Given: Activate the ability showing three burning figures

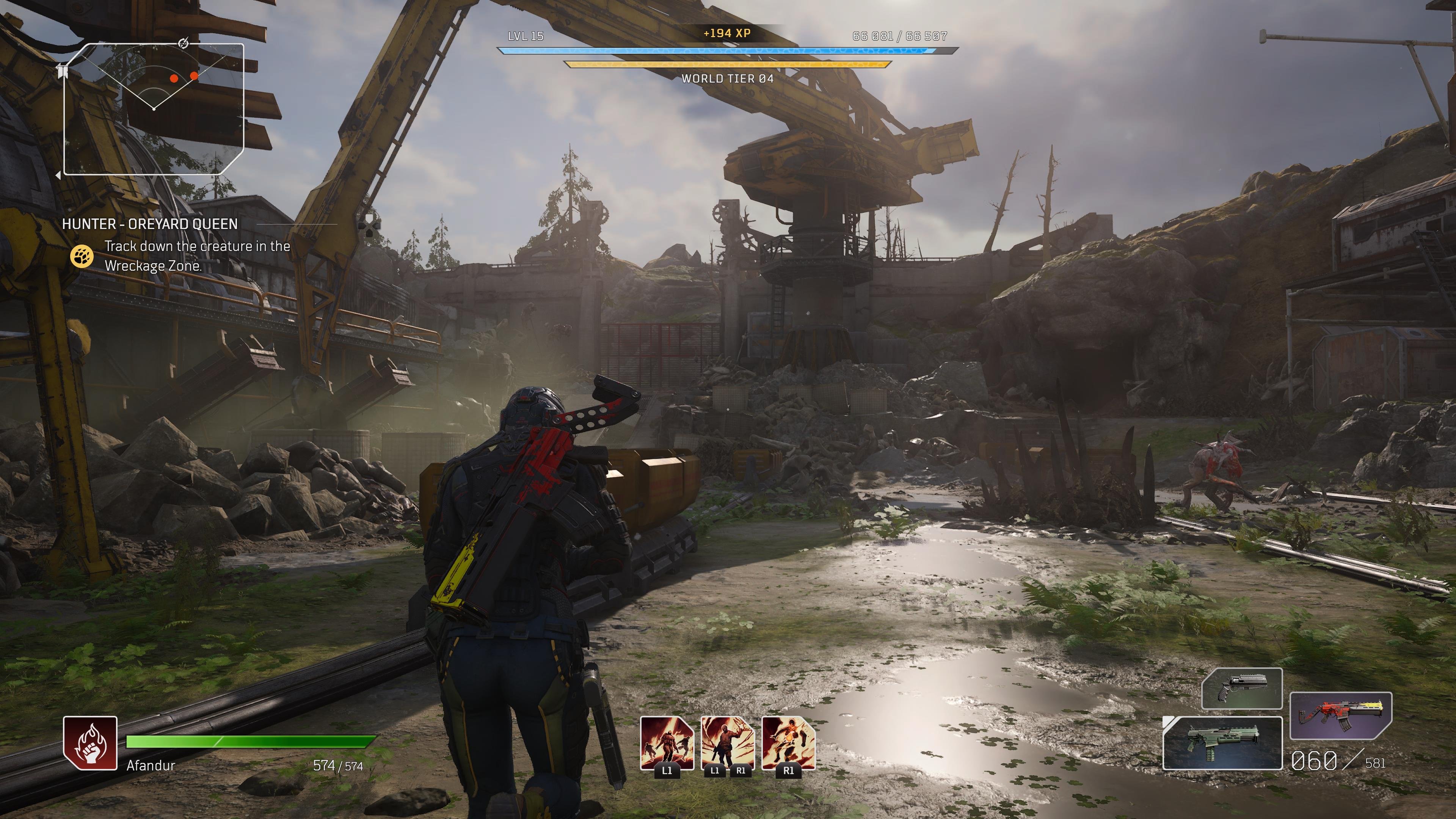Looking at the screenshot, I should pyautogui.click(x=667, y=743).
